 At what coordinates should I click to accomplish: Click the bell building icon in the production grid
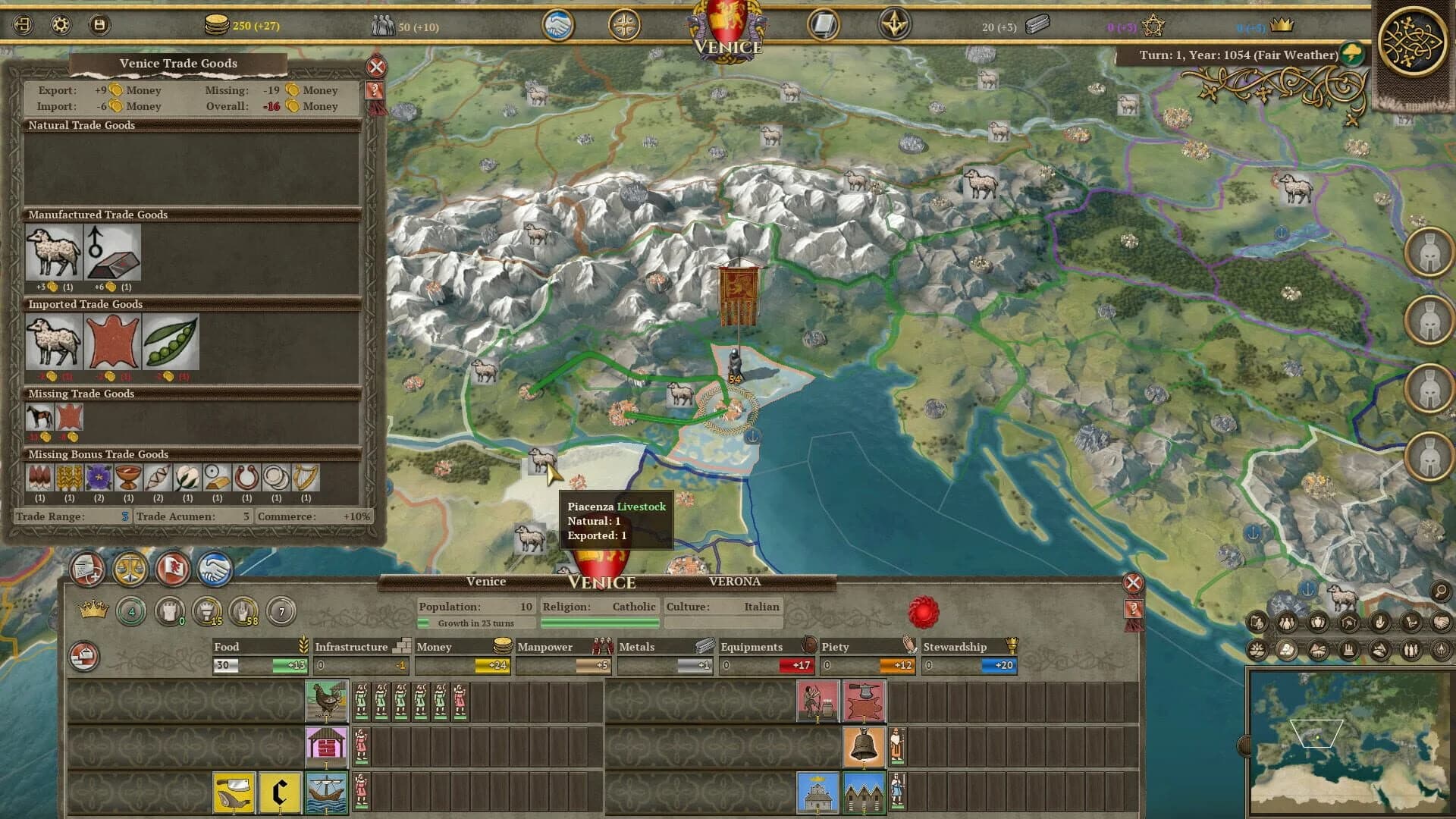864,744
